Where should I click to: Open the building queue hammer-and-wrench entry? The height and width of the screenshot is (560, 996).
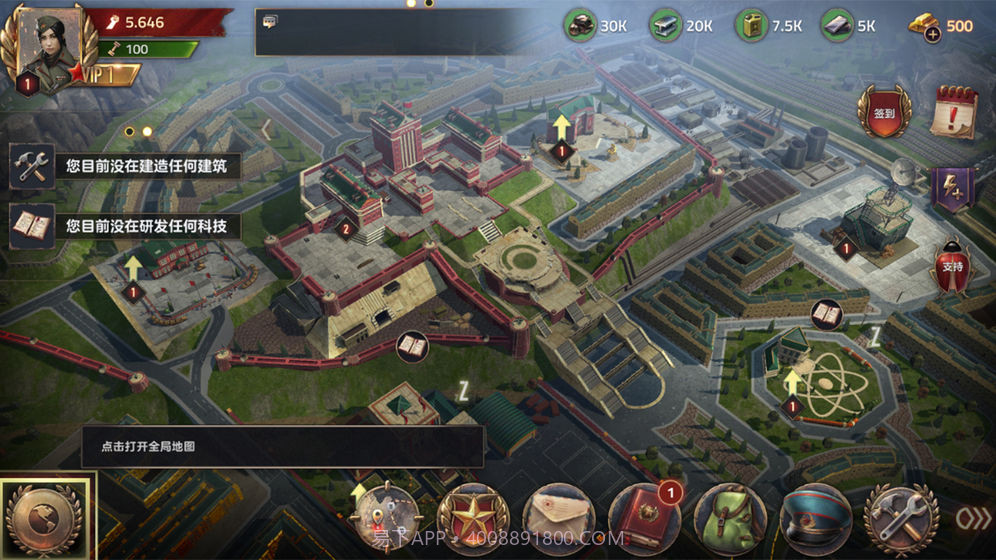[32, 166]
